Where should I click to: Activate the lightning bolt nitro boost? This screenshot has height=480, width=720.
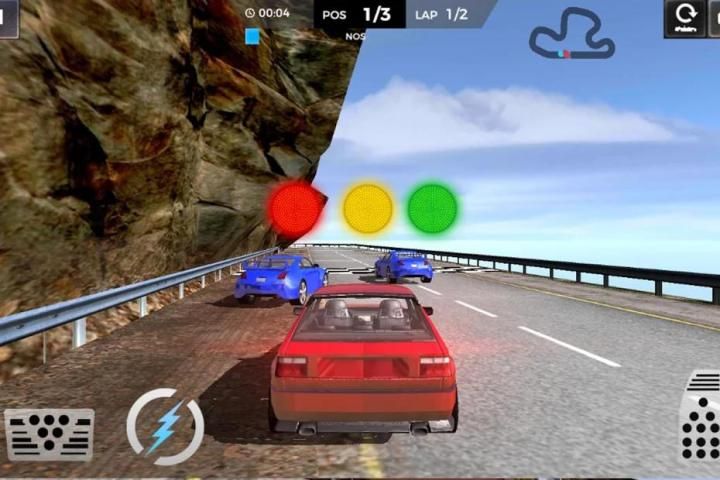click(x=165, y=427)
